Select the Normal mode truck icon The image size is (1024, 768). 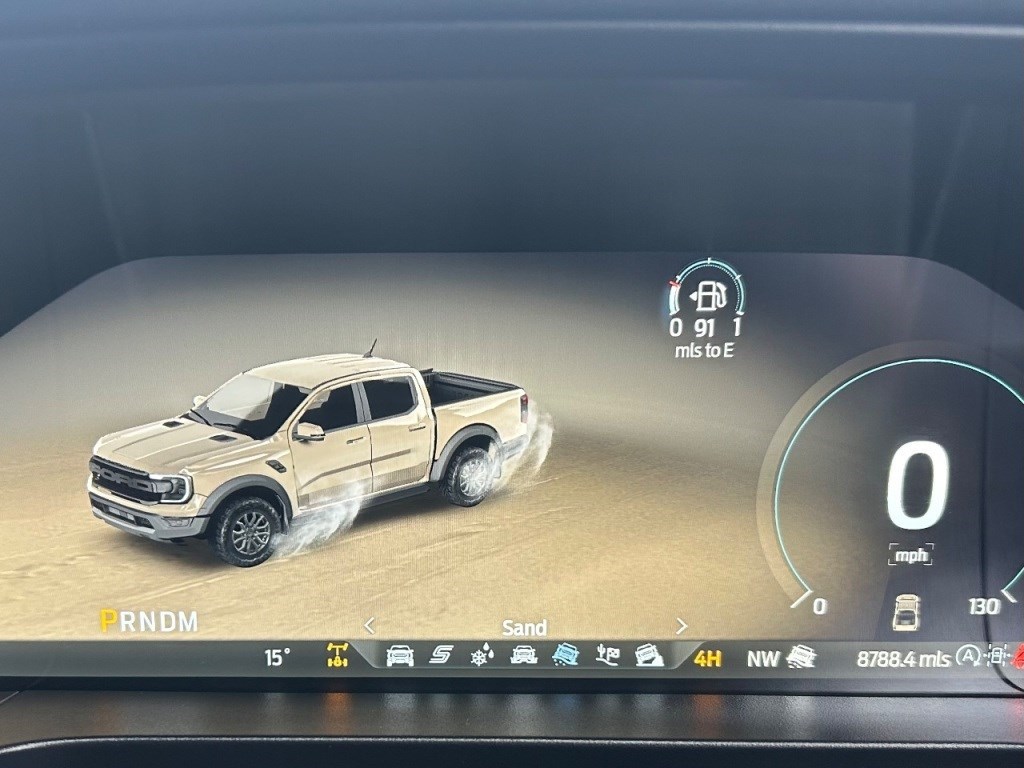tap(400, 656)
